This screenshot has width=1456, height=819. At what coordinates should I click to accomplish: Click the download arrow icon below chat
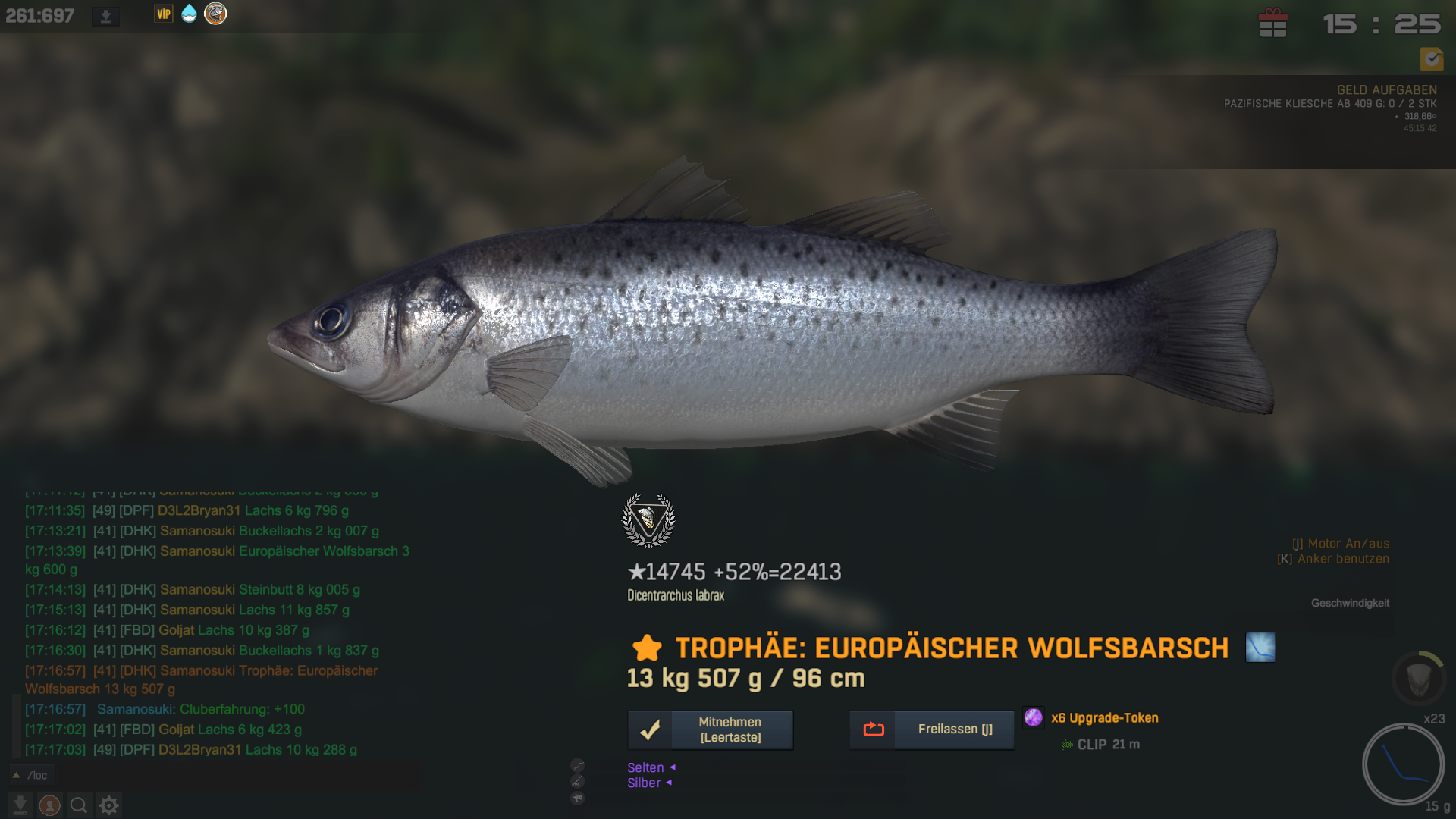20,805
